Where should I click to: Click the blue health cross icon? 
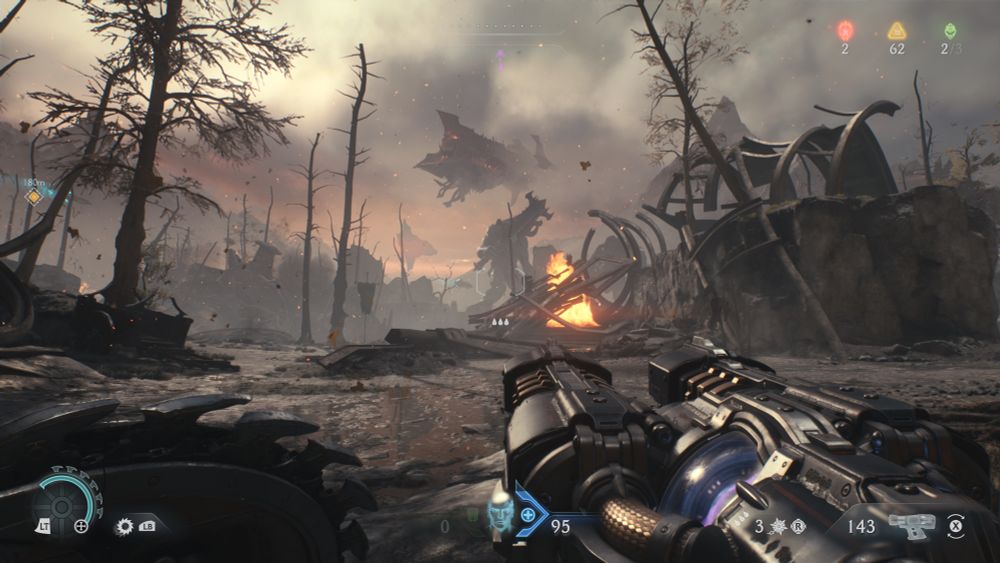click(x=528, y=515)
